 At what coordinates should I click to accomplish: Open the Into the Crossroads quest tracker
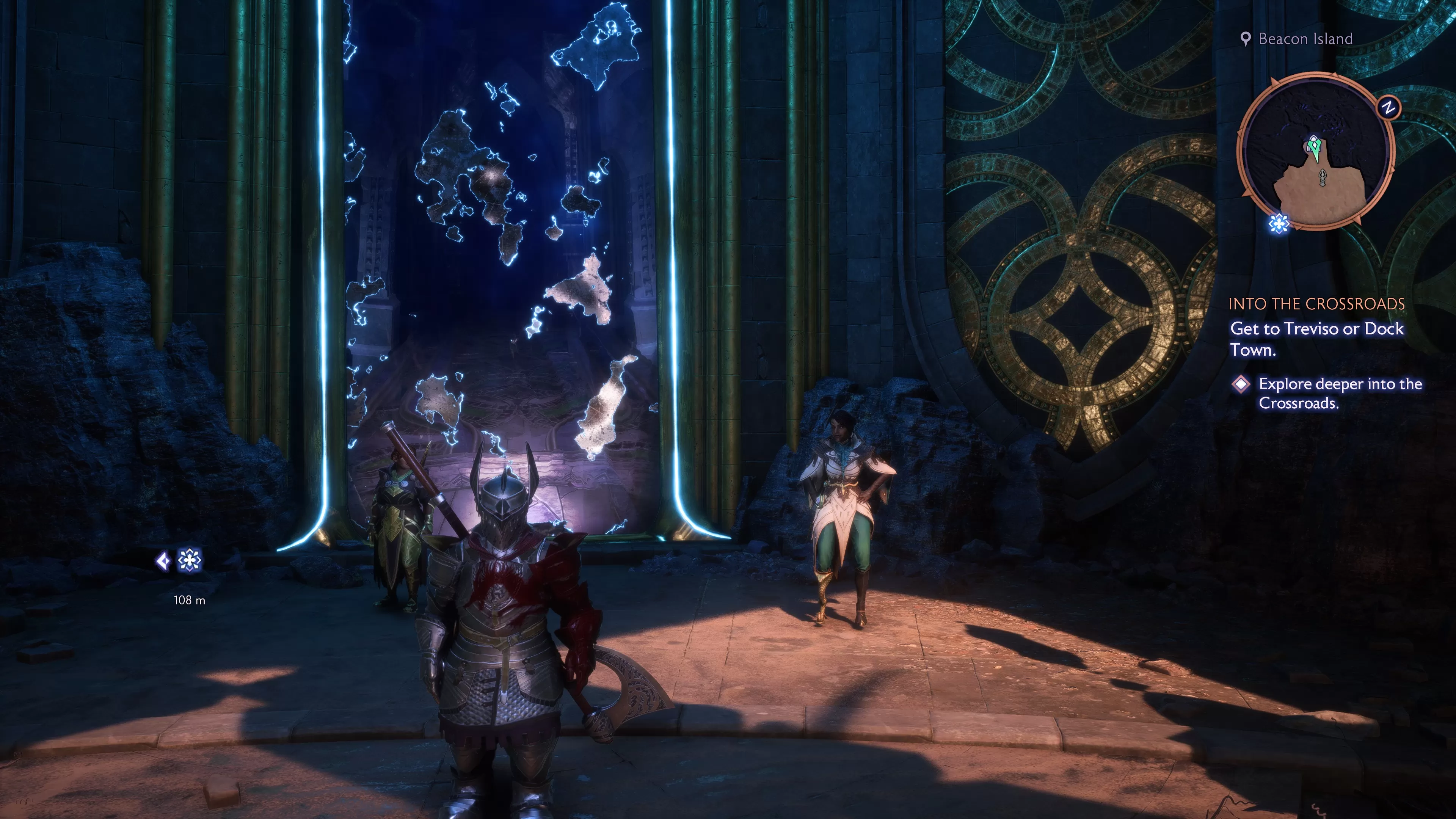pos(1316,304)
